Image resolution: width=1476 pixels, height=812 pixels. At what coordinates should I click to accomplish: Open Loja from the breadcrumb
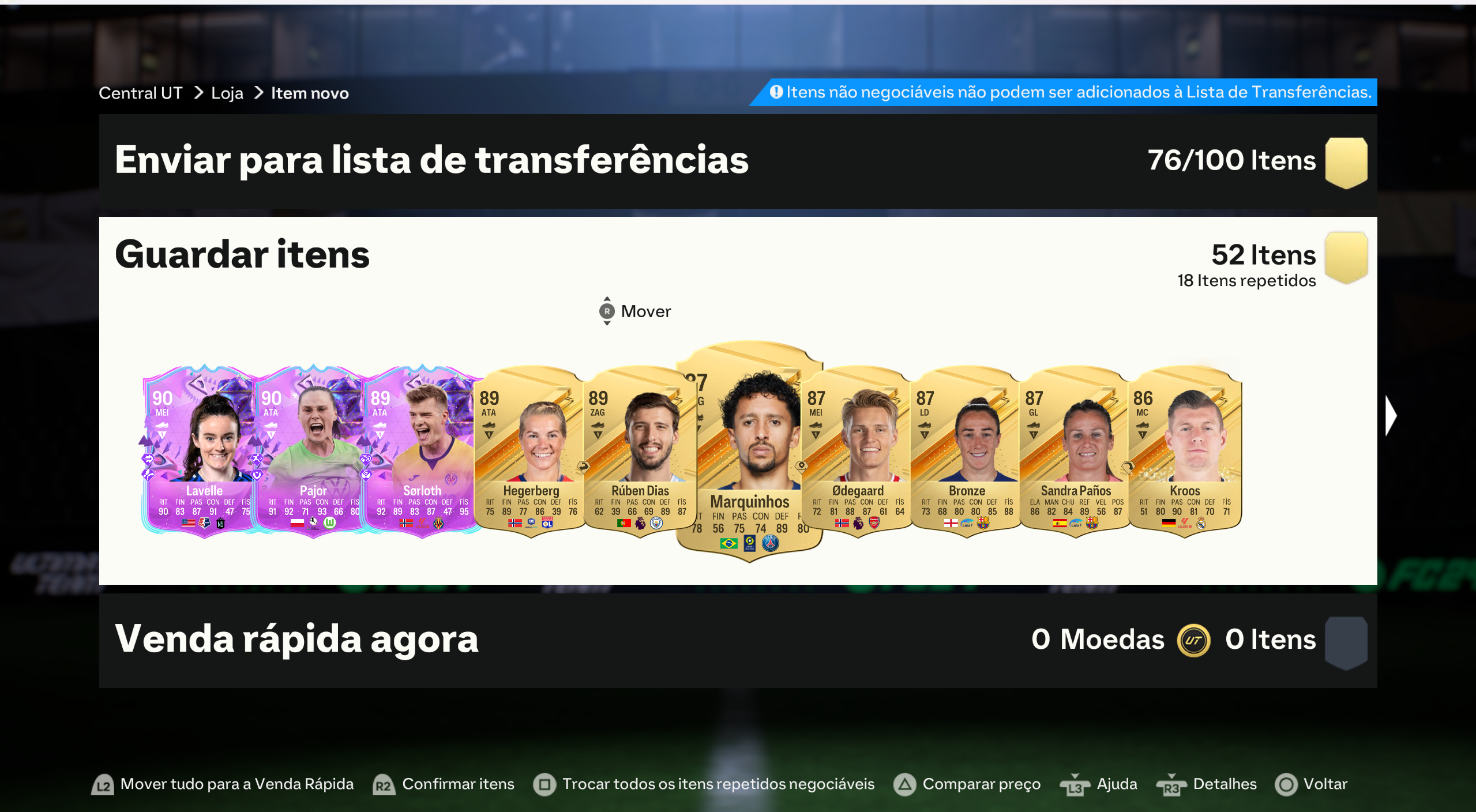[227, 92]
